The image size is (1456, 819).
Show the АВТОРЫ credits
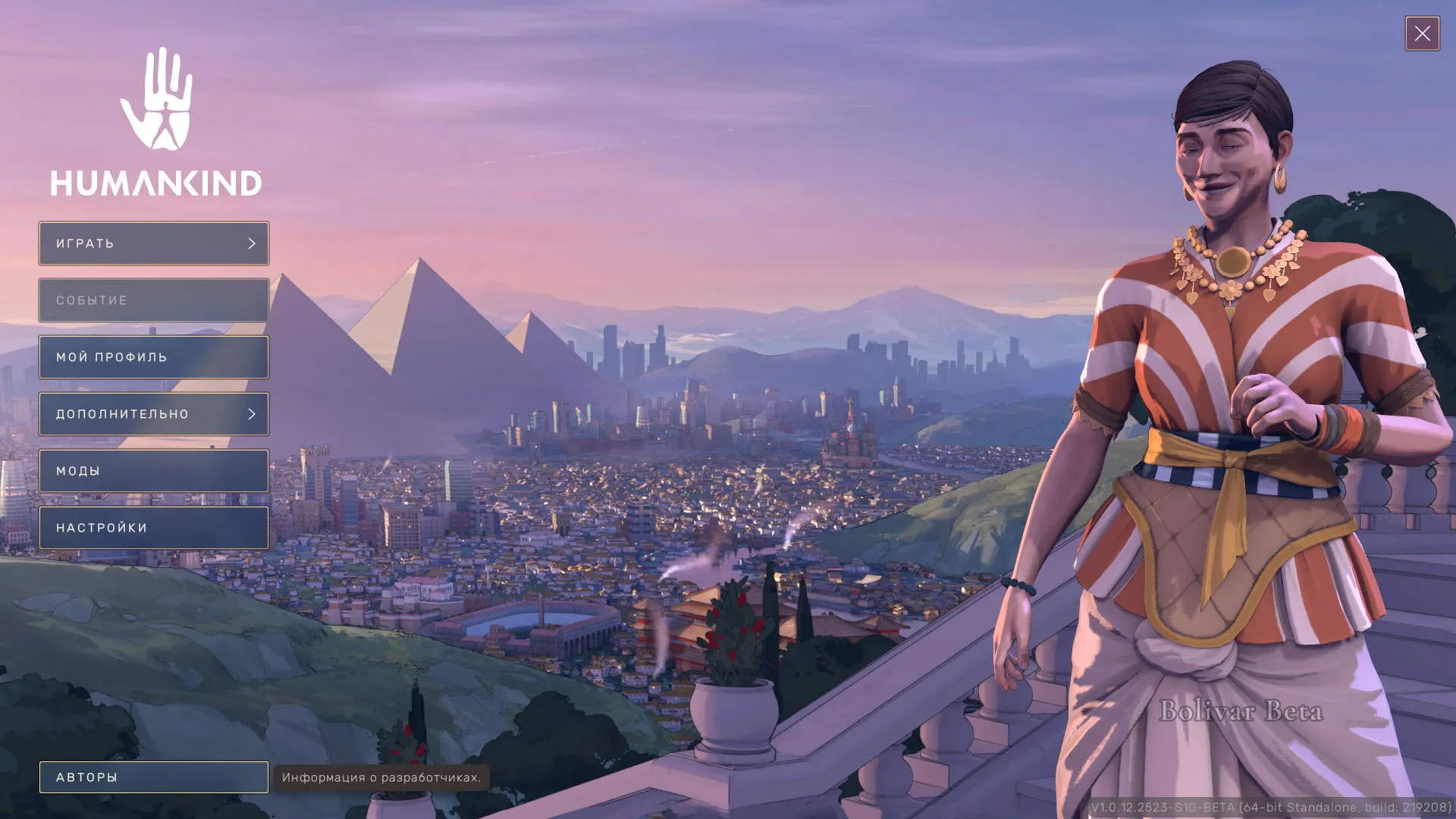(x=154, y=777)
